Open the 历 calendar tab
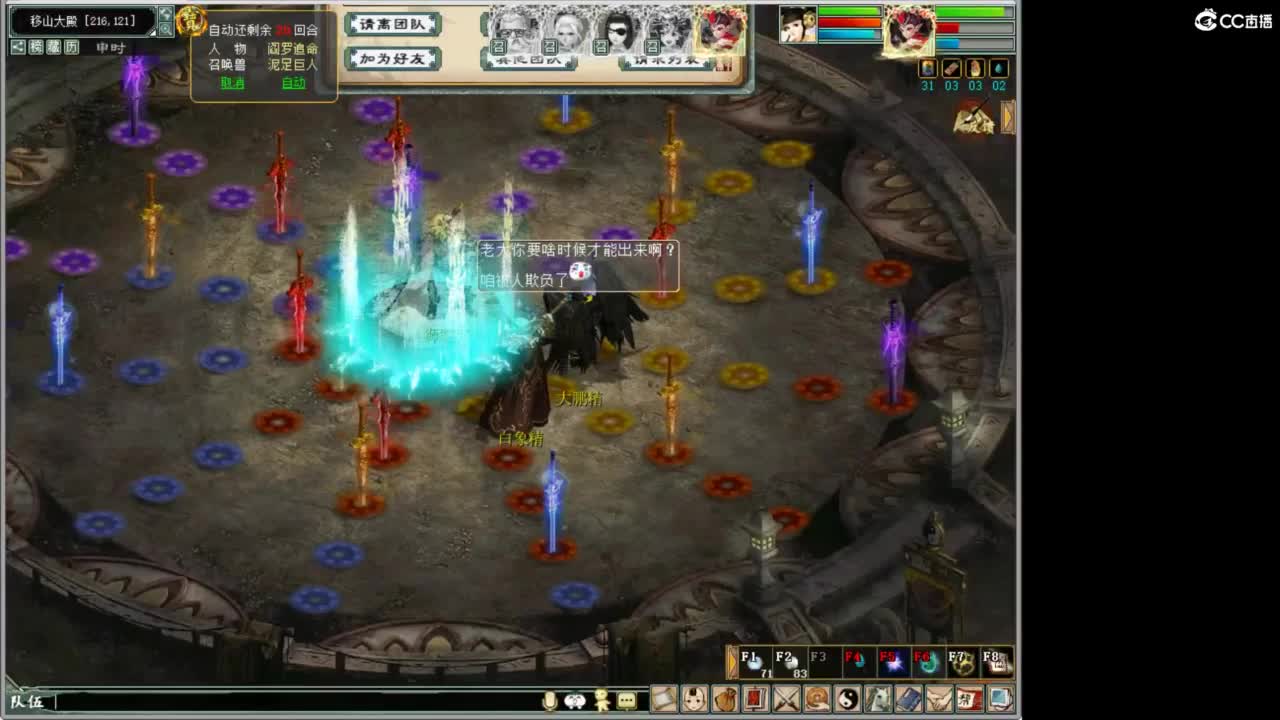Screen dimensions: 1280x720 coord(71,47)
